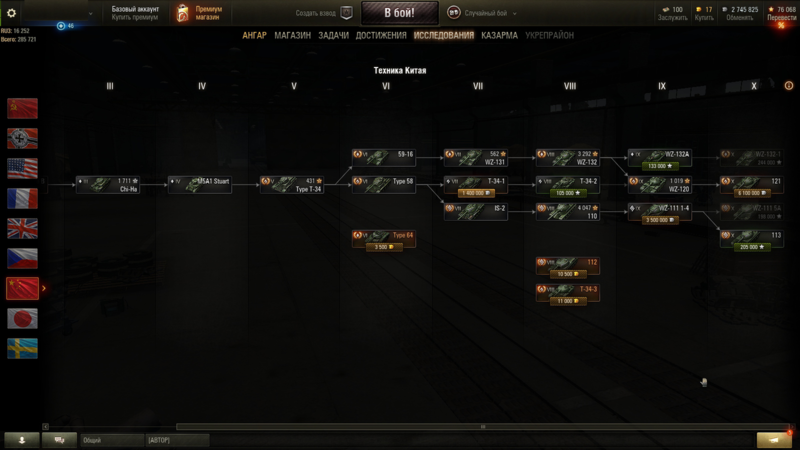
Task: Click Создать взвод to create a platoon
Action: (325, 13)
